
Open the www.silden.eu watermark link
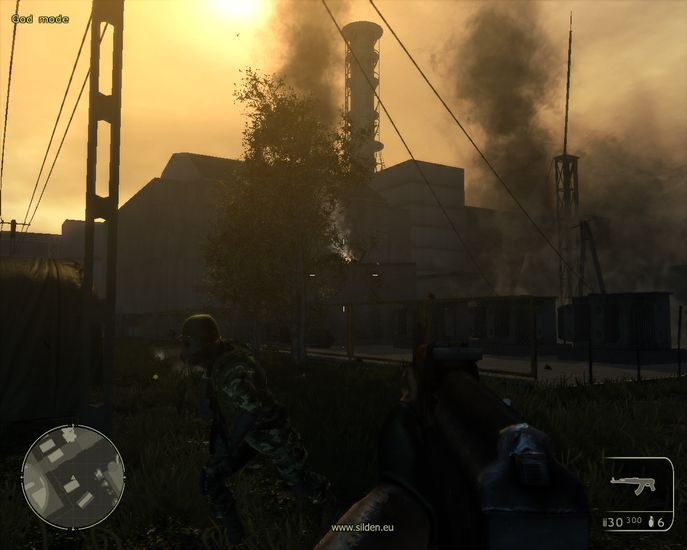point(362,527)
